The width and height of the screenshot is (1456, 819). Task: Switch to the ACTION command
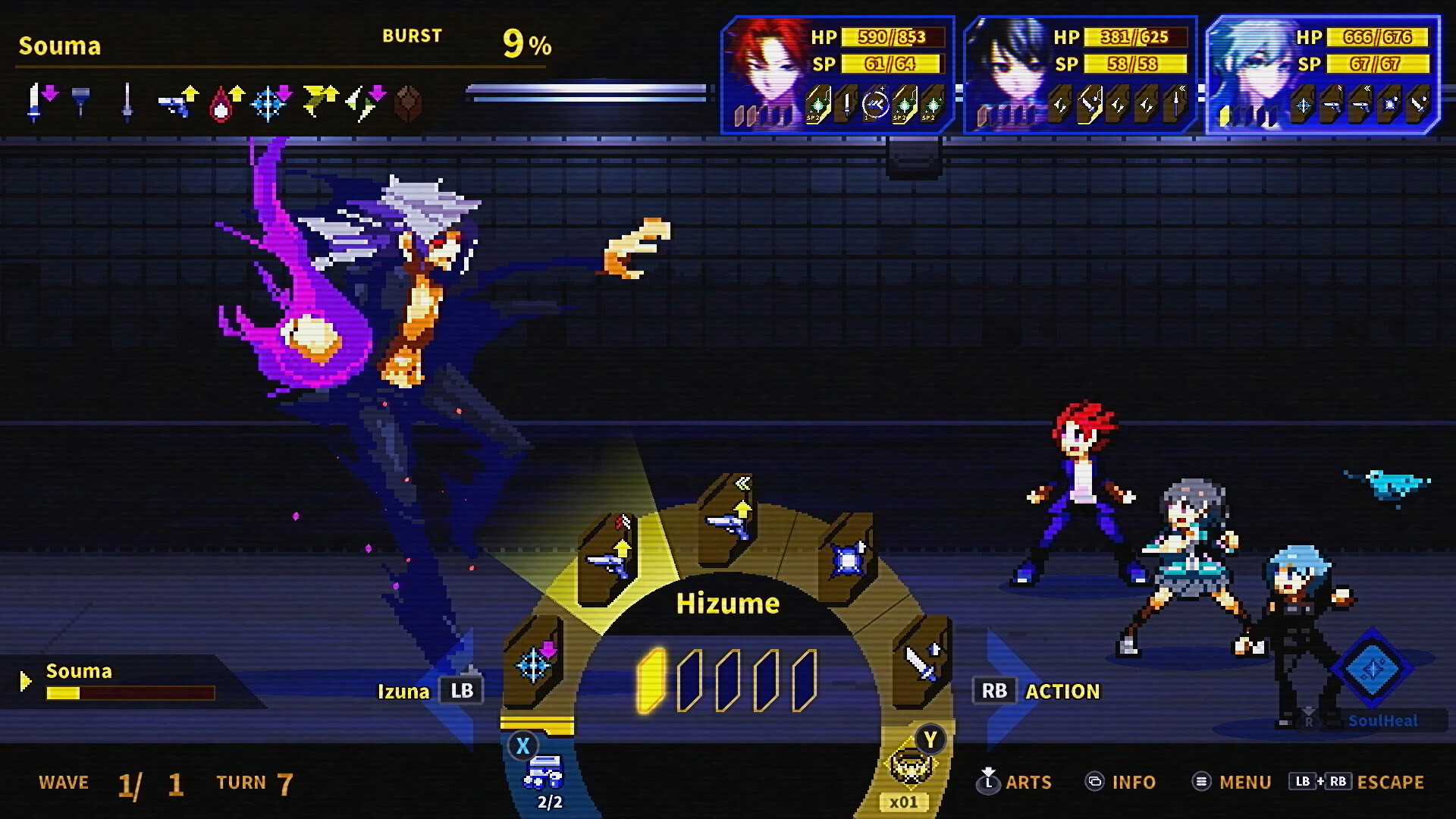click(x=1039, y=691)
